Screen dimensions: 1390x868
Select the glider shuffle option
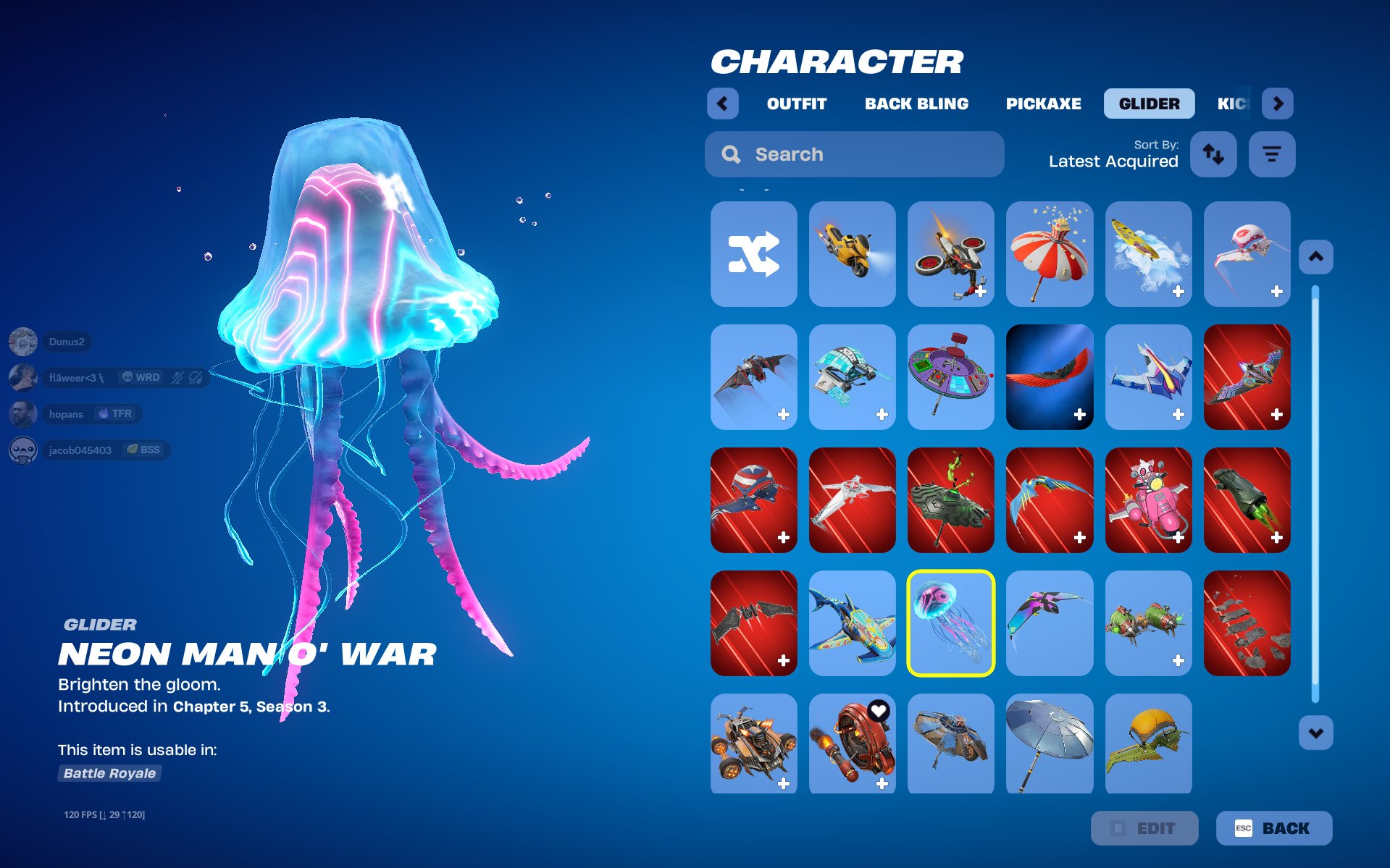coord(753,254)
